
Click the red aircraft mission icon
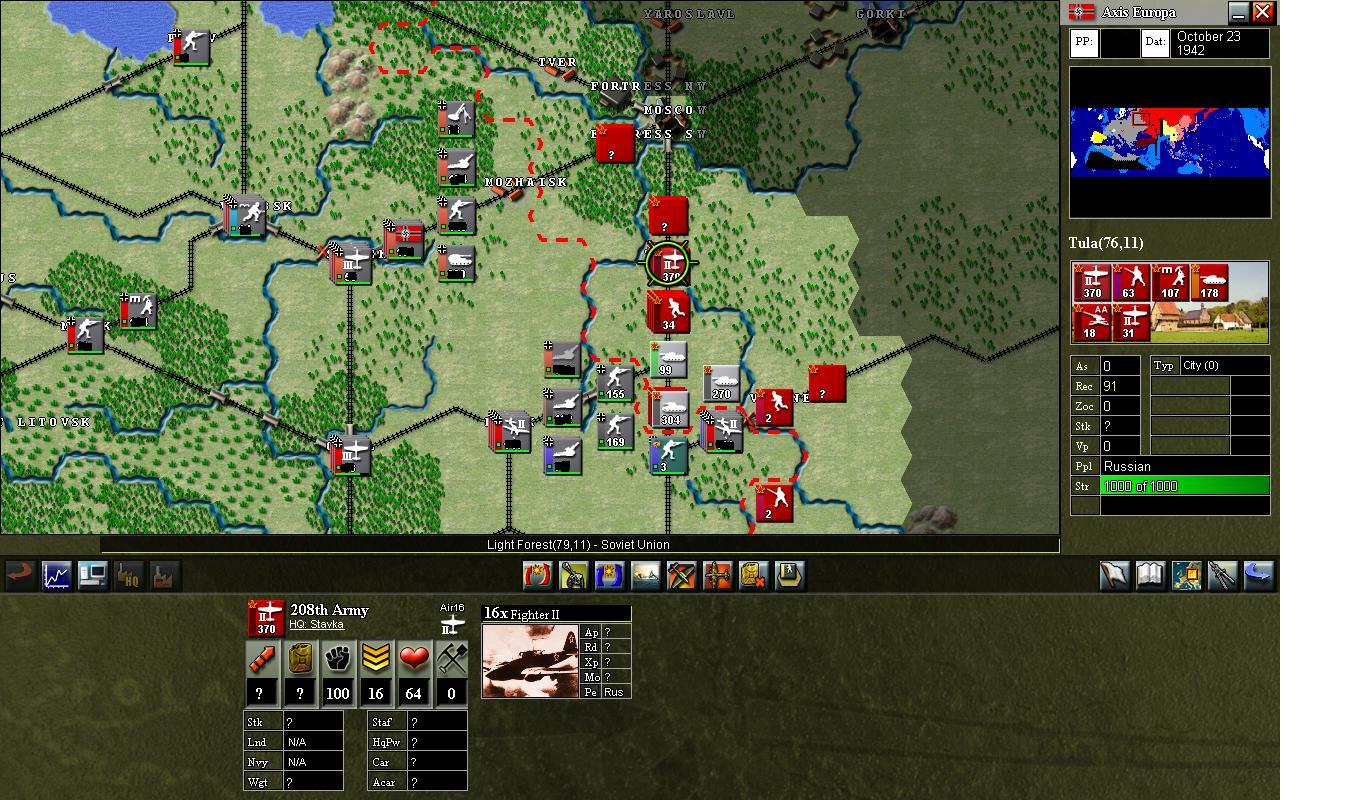718,575
